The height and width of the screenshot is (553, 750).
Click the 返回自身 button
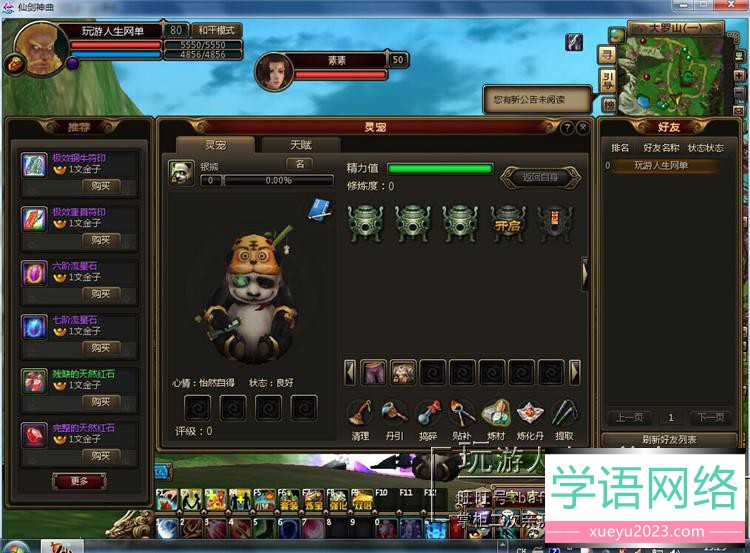(x=540, y=177)
